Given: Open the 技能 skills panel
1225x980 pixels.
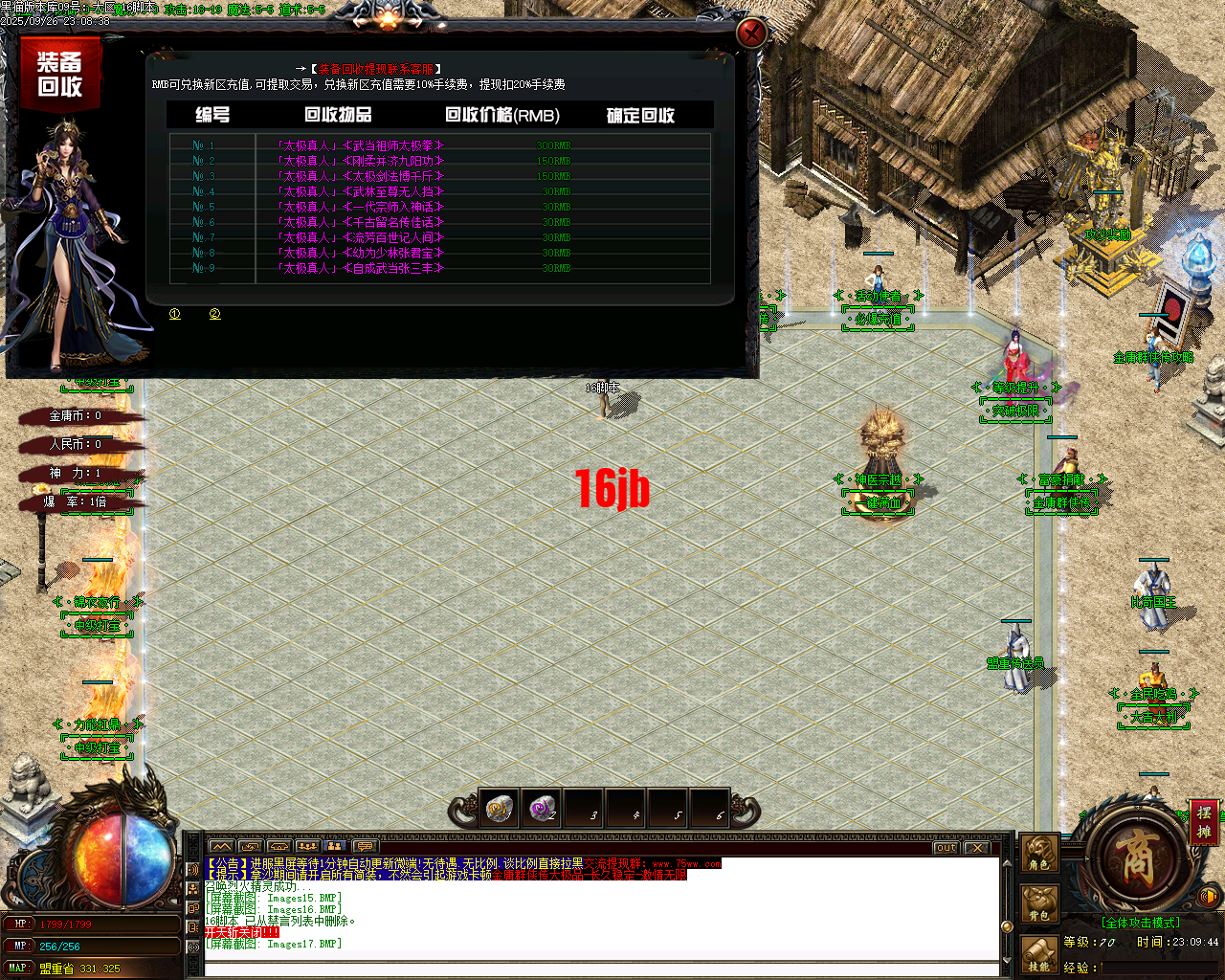Looking at the screenshot, I should tap(1038, 955).
